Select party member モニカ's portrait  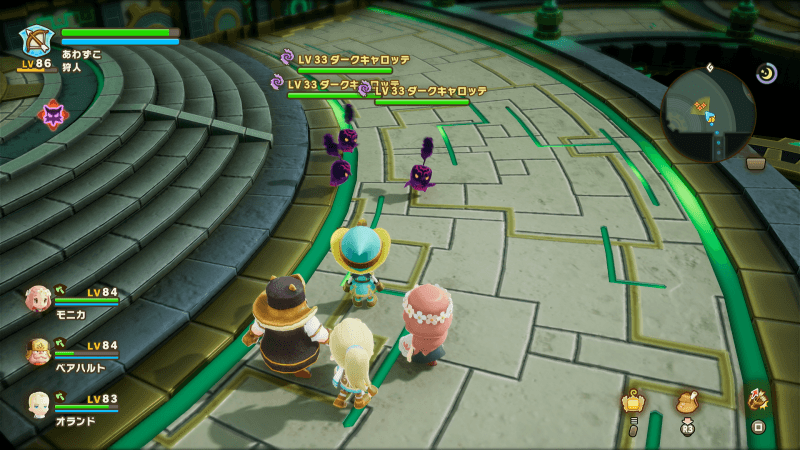[x=39, y=297]
